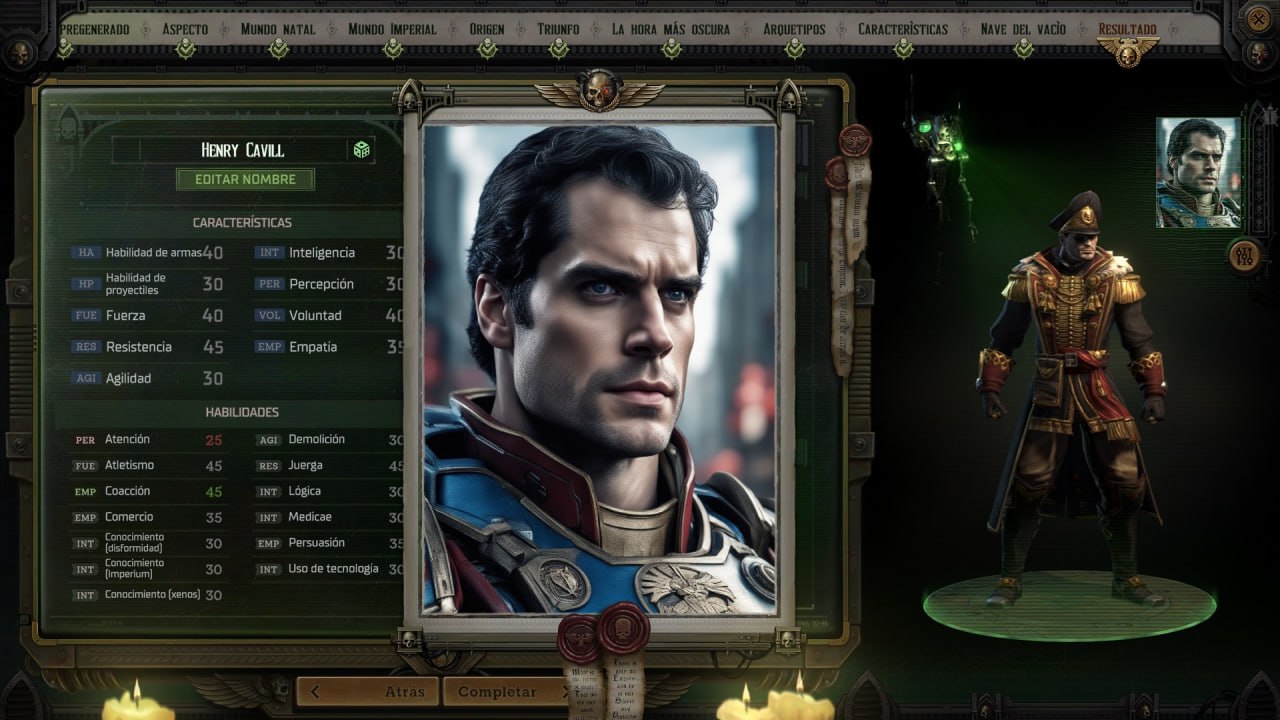
Task: Open the sliders options button beside the character
Action: pos(1244,254)
